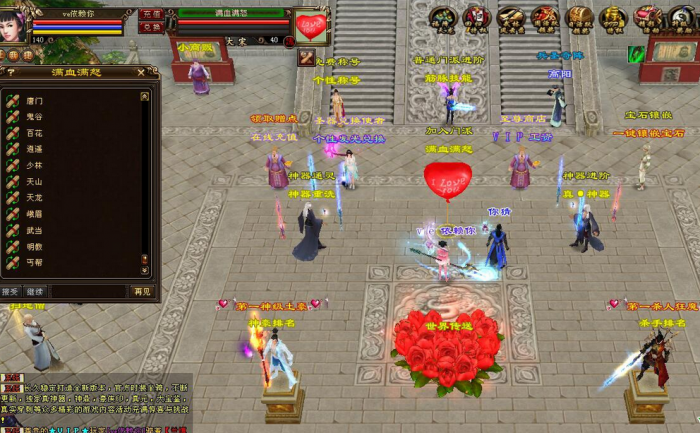Choose the 唐门 sect option
Screen dimensions: 700x433
click(35, 101)
